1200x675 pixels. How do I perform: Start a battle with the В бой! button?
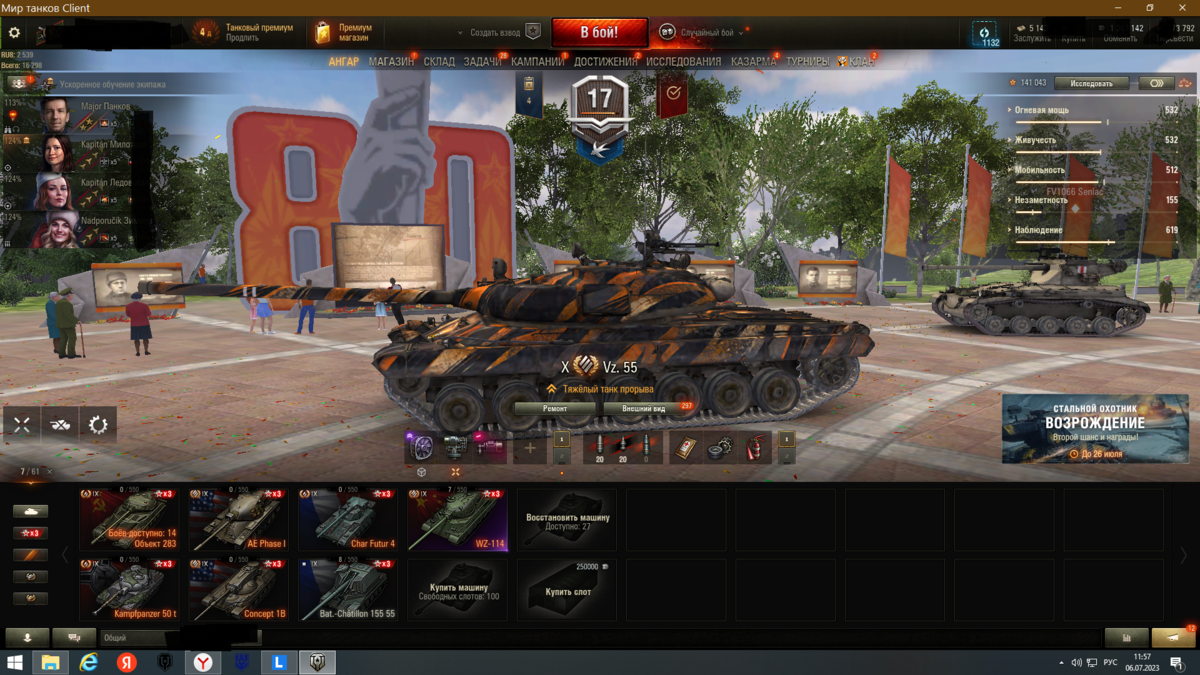tap(599, 32)
